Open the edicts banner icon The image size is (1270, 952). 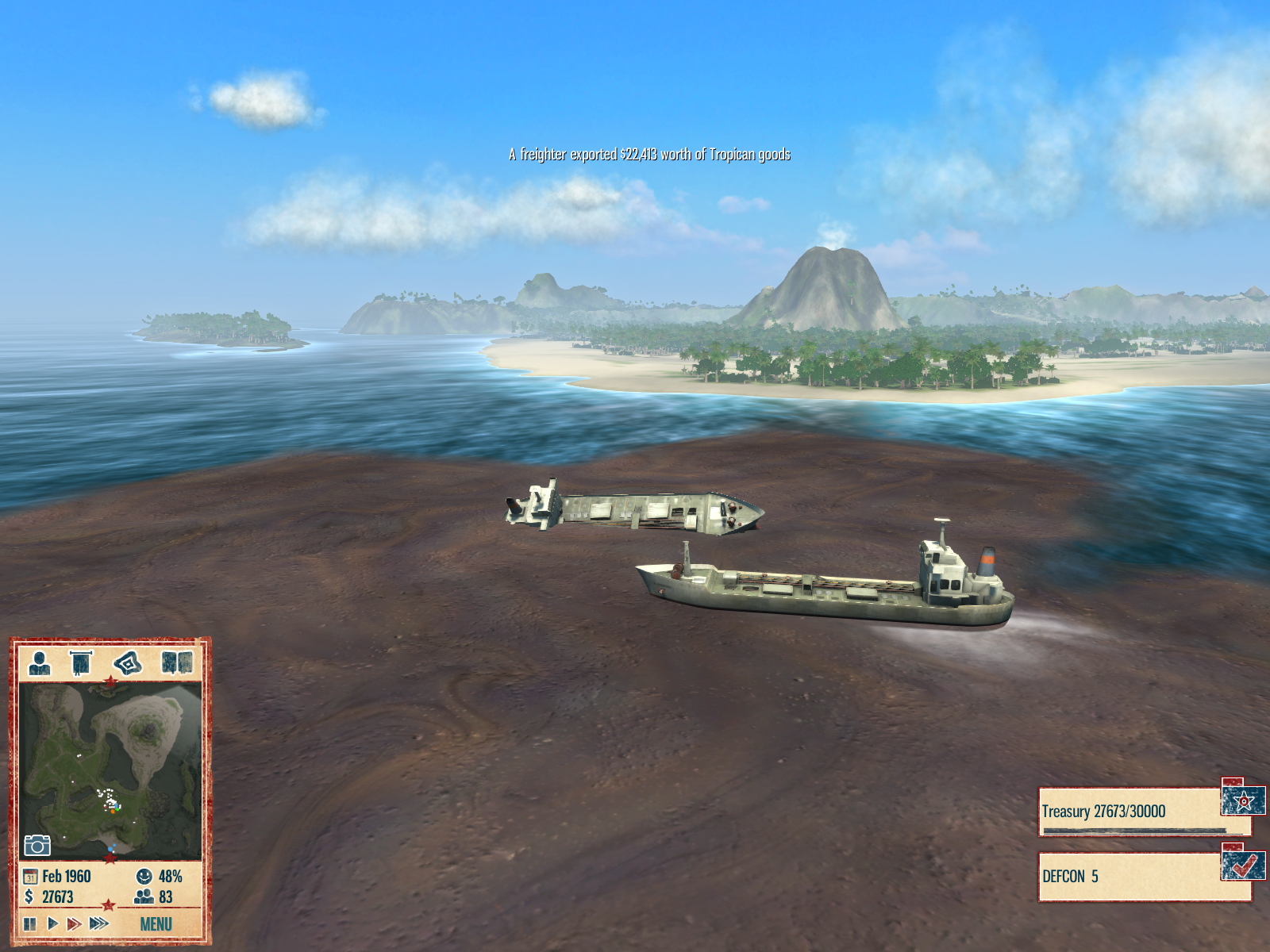[x=81, y=662]
